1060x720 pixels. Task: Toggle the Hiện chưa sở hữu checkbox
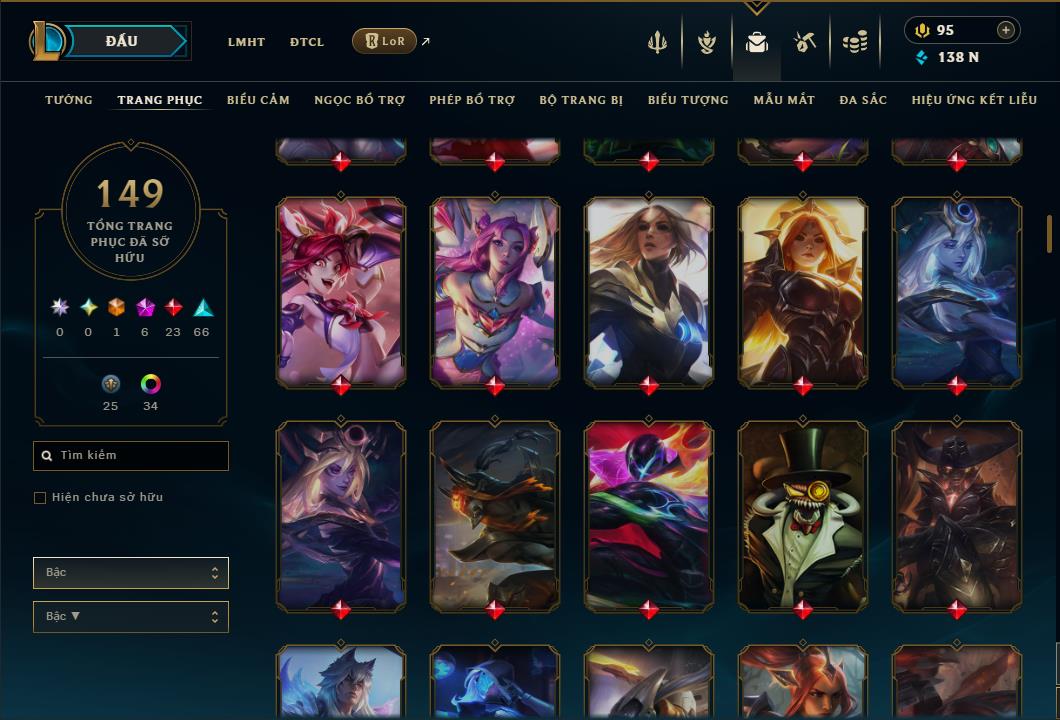[x=40, y=498]
